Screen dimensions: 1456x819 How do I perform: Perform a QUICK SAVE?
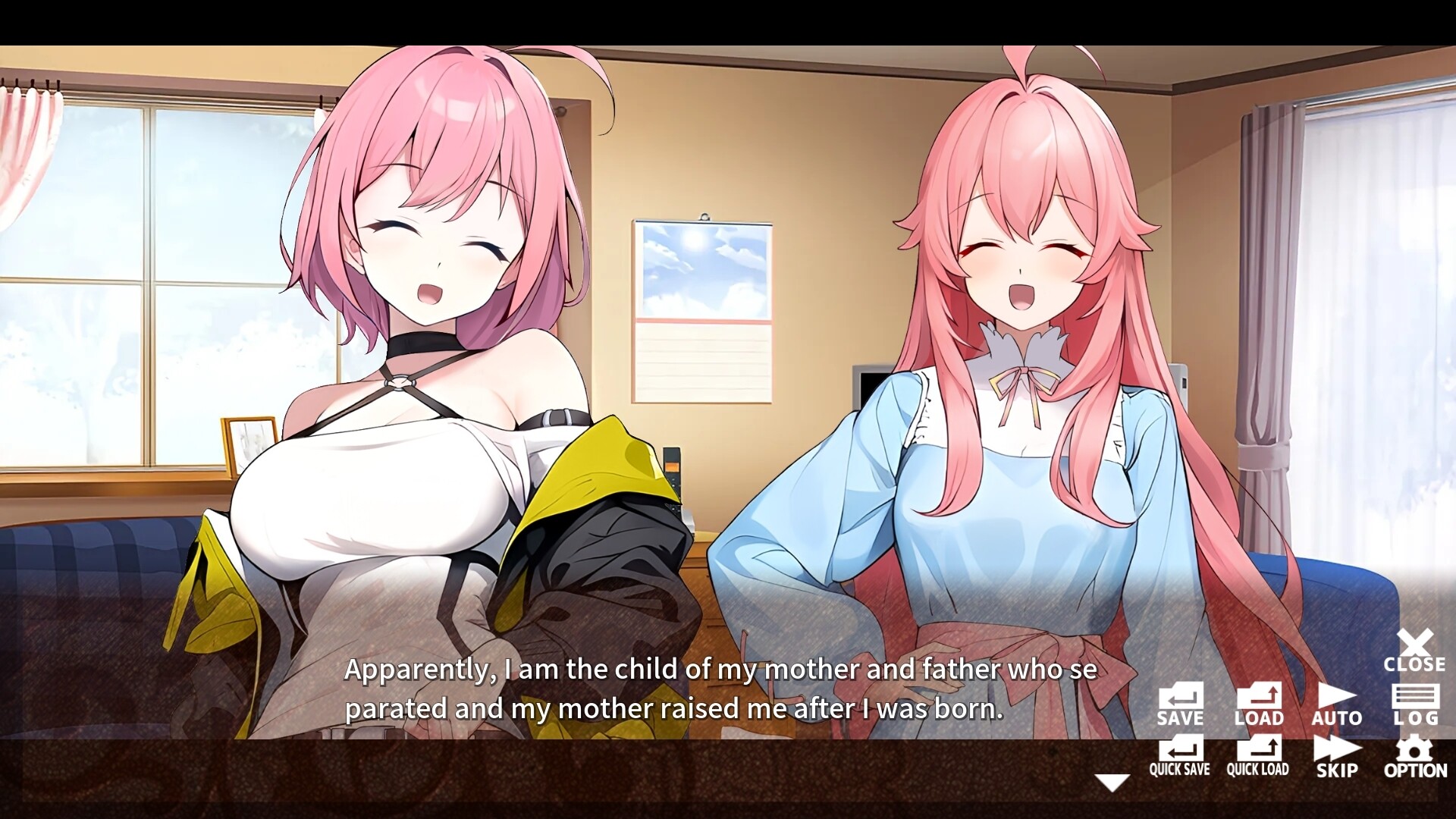tap(1180, 755)
